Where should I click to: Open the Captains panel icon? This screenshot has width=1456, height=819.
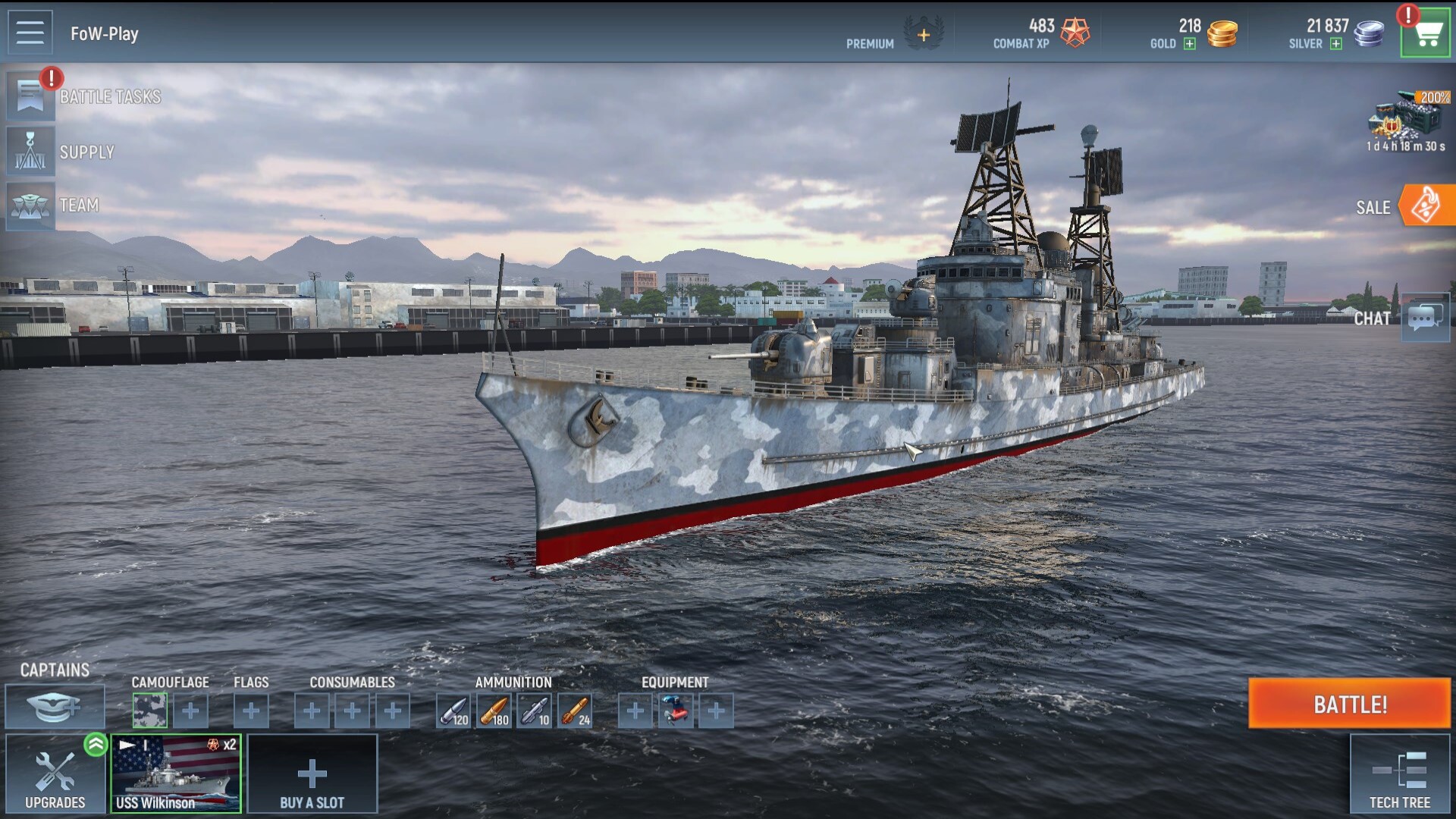point(54,706)
